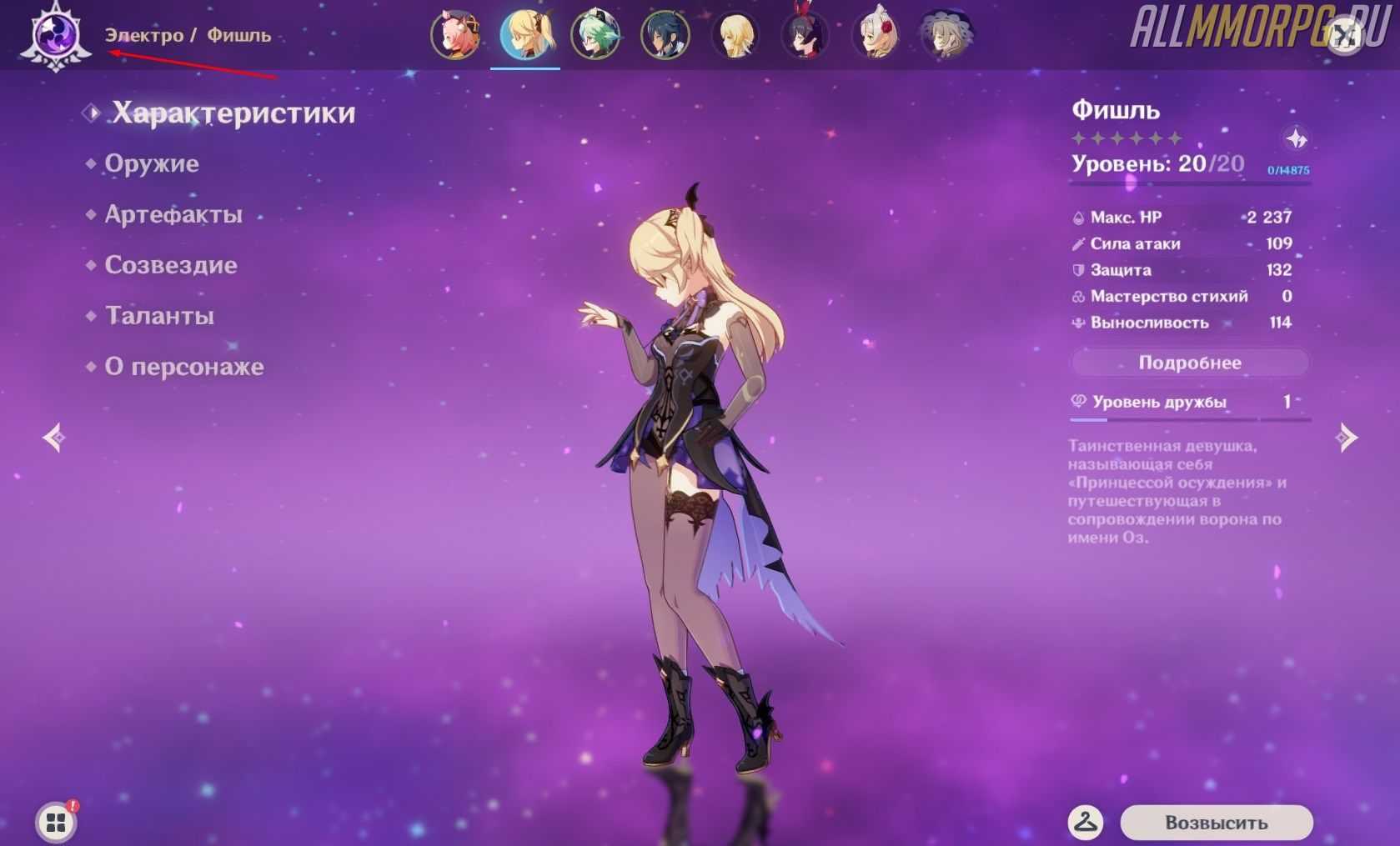Pick the blonde Traveler portrait
The height and width of the screenshot is (846, 1400).
(x=735, y=35)
